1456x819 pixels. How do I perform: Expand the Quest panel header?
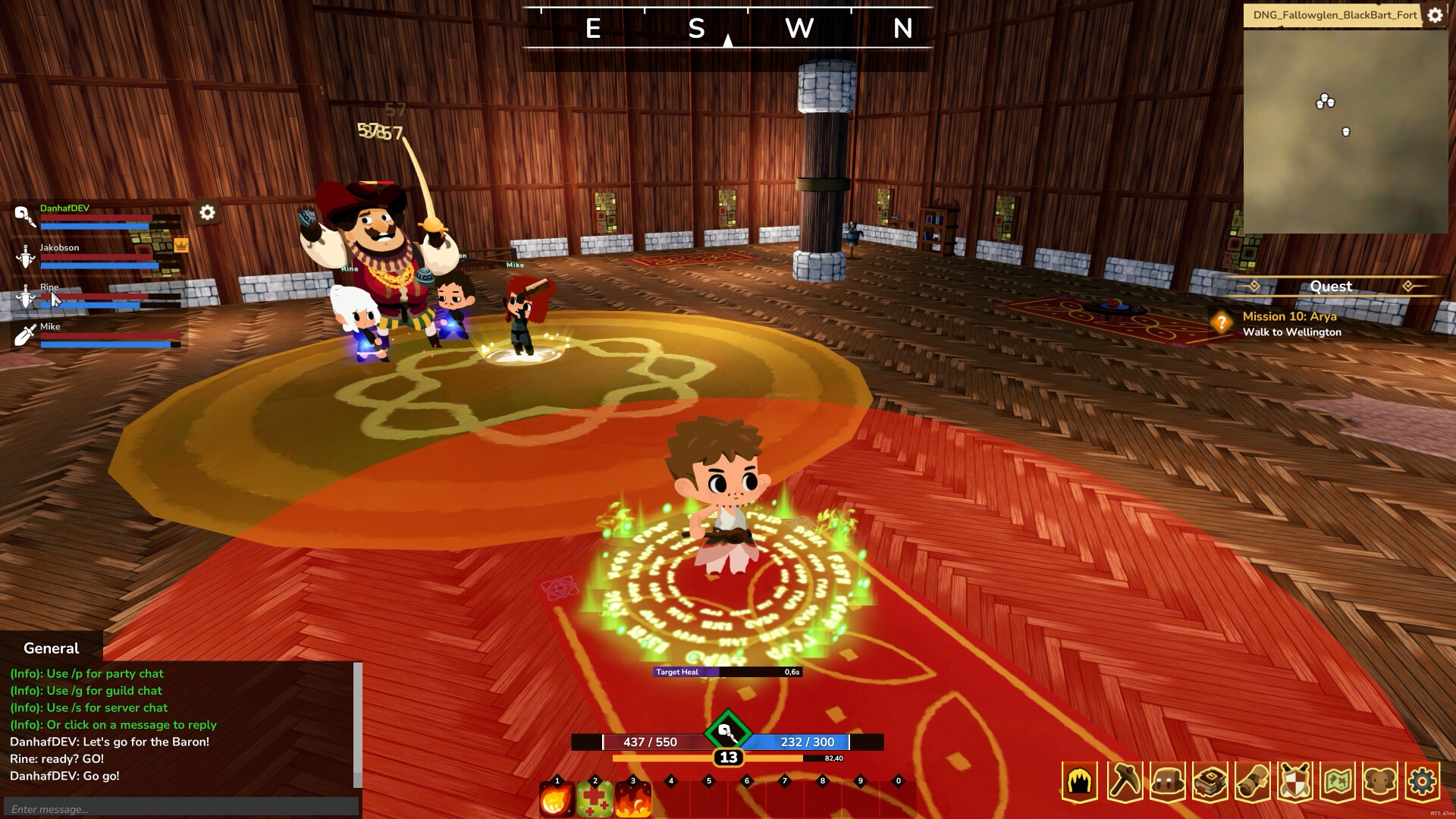1331,287
